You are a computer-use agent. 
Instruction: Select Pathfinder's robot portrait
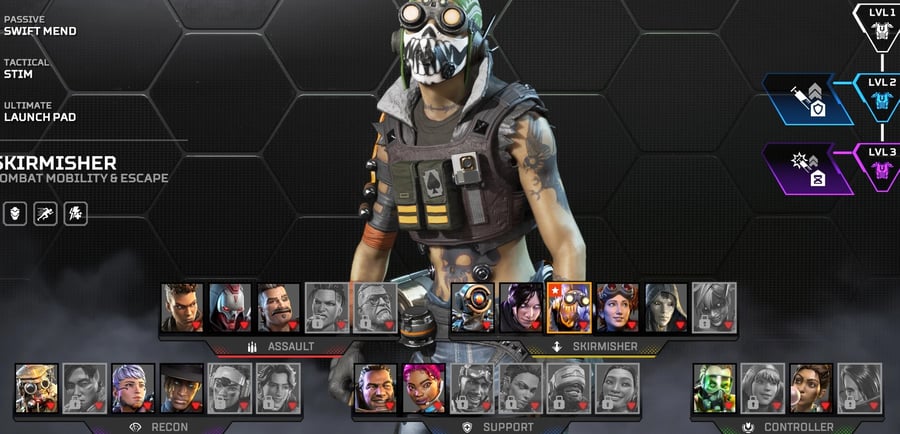coord(472,306)
